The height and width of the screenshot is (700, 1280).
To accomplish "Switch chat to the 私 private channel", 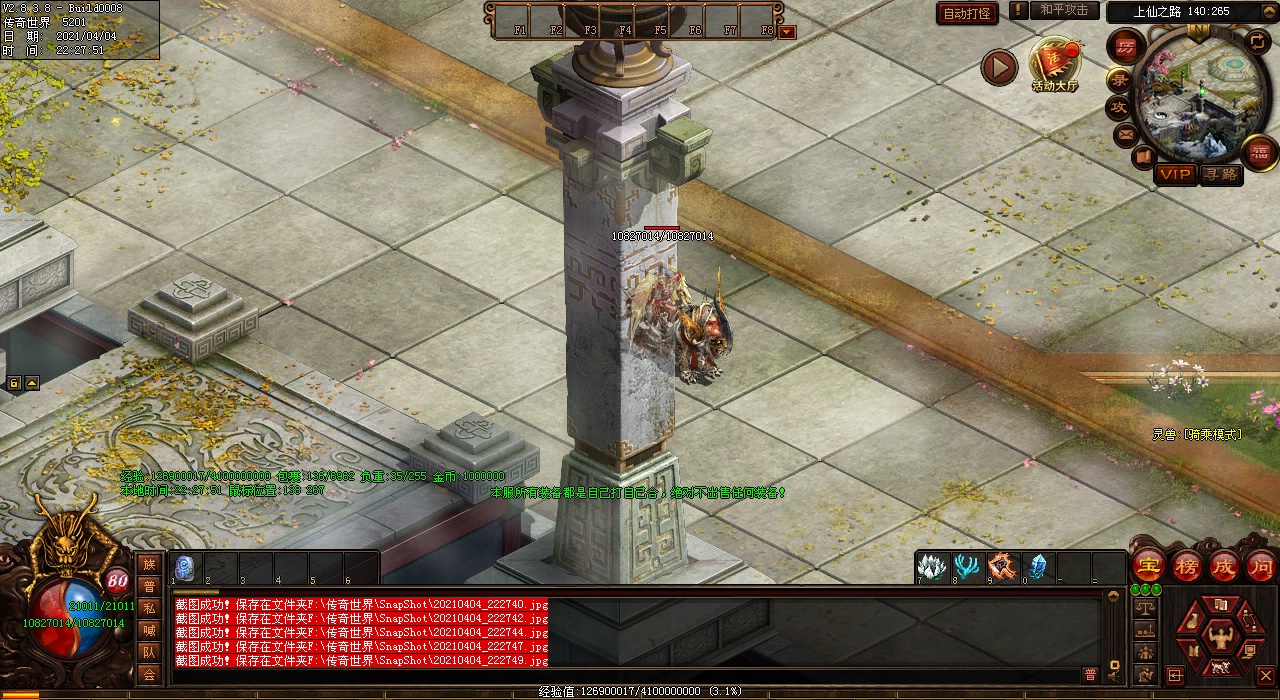I will 149,608.
